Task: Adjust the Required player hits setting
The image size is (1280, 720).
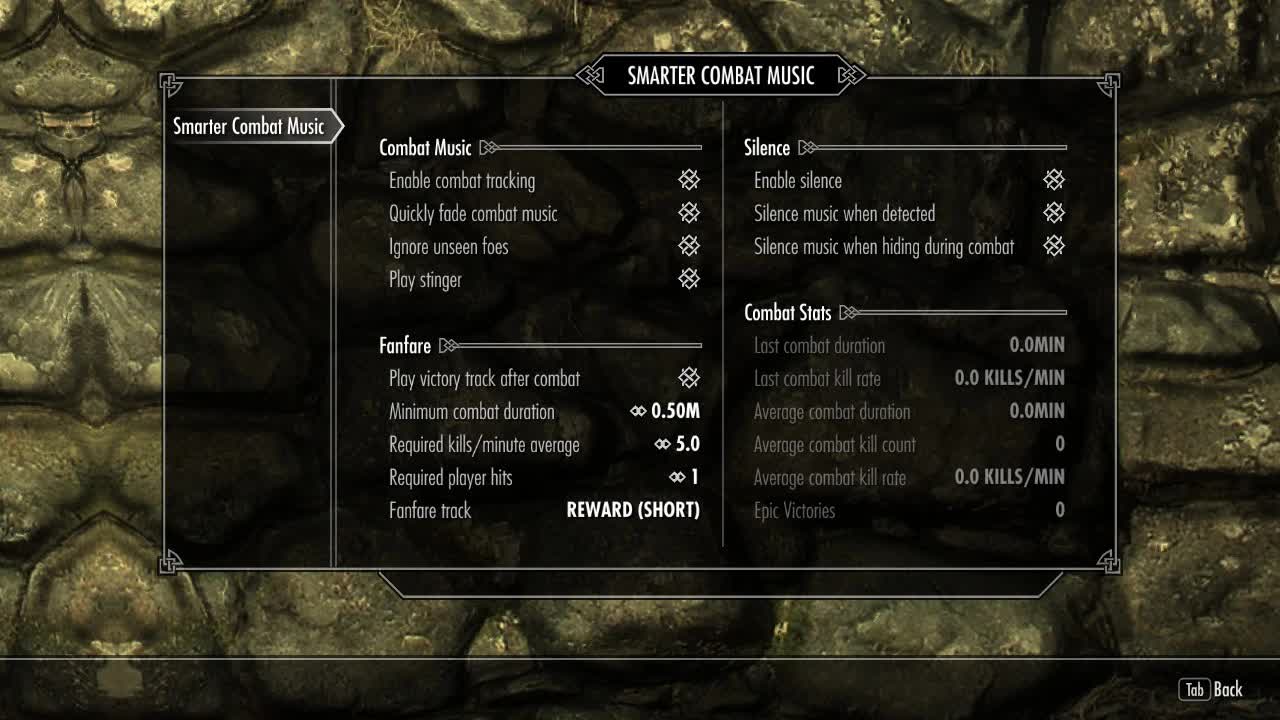Action: [684, 477]
